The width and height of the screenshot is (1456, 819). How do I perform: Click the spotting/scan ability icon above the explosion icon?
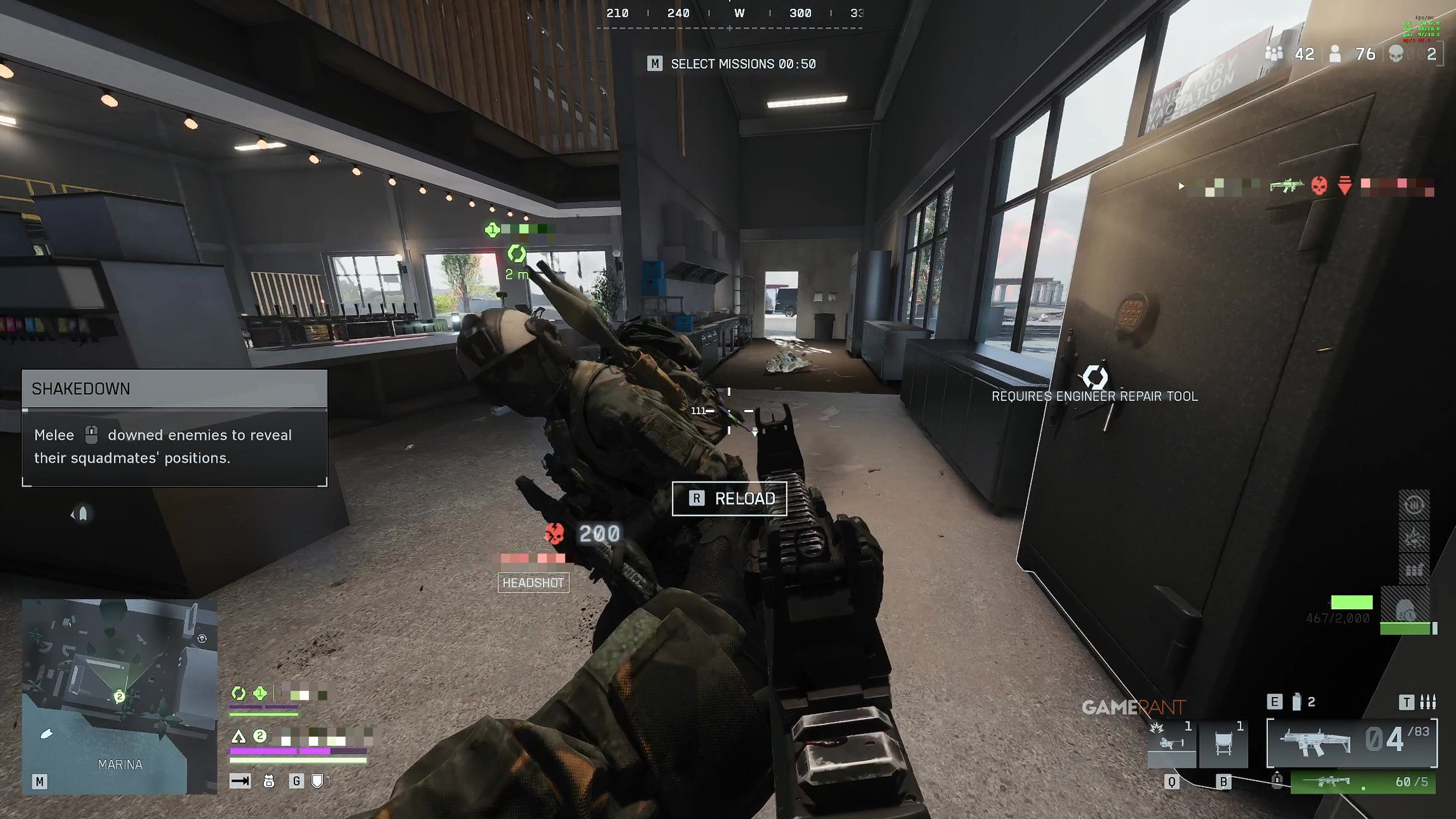(1414, 505)
